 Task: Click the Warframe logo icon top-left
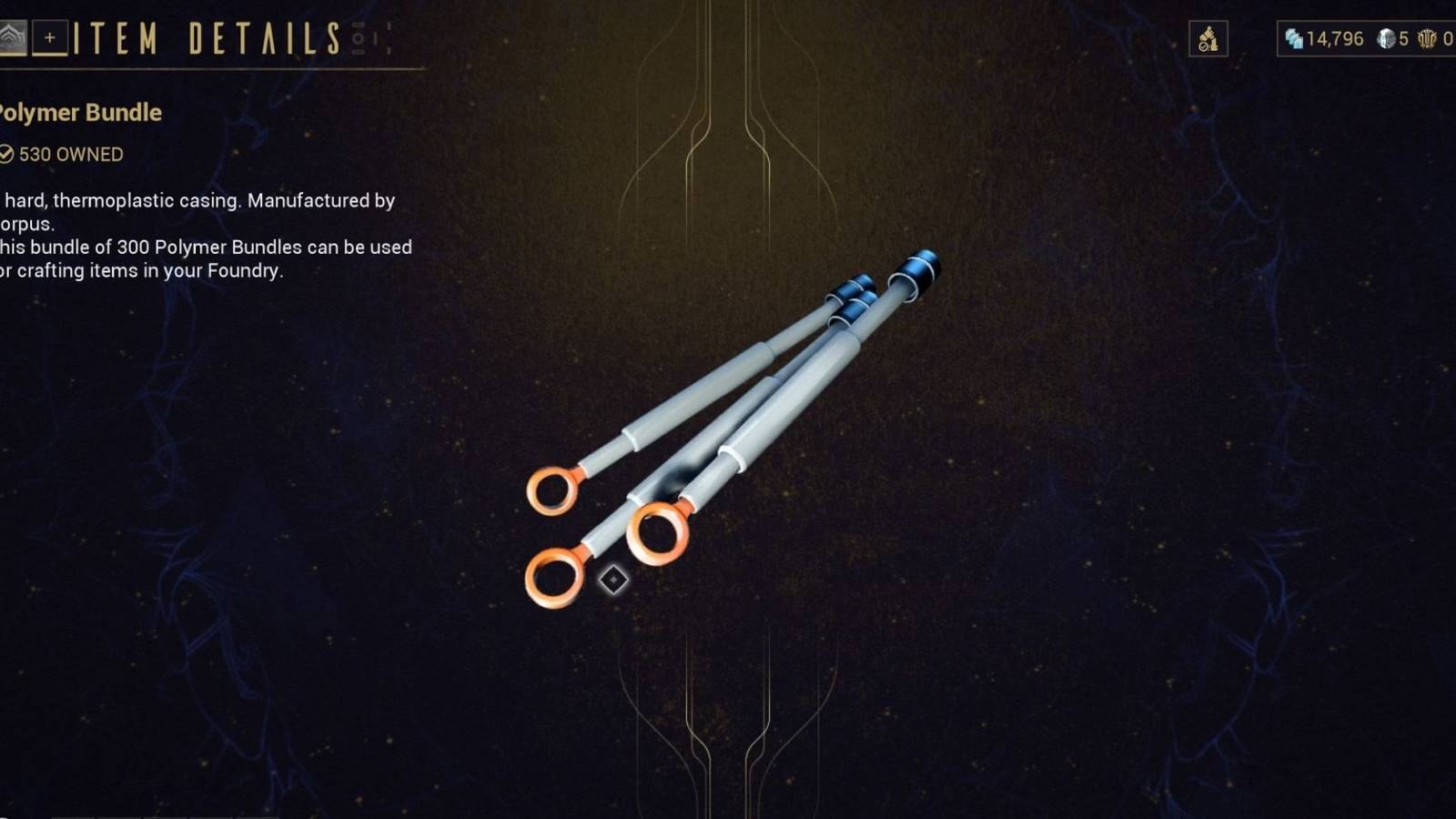click(13, 38)
